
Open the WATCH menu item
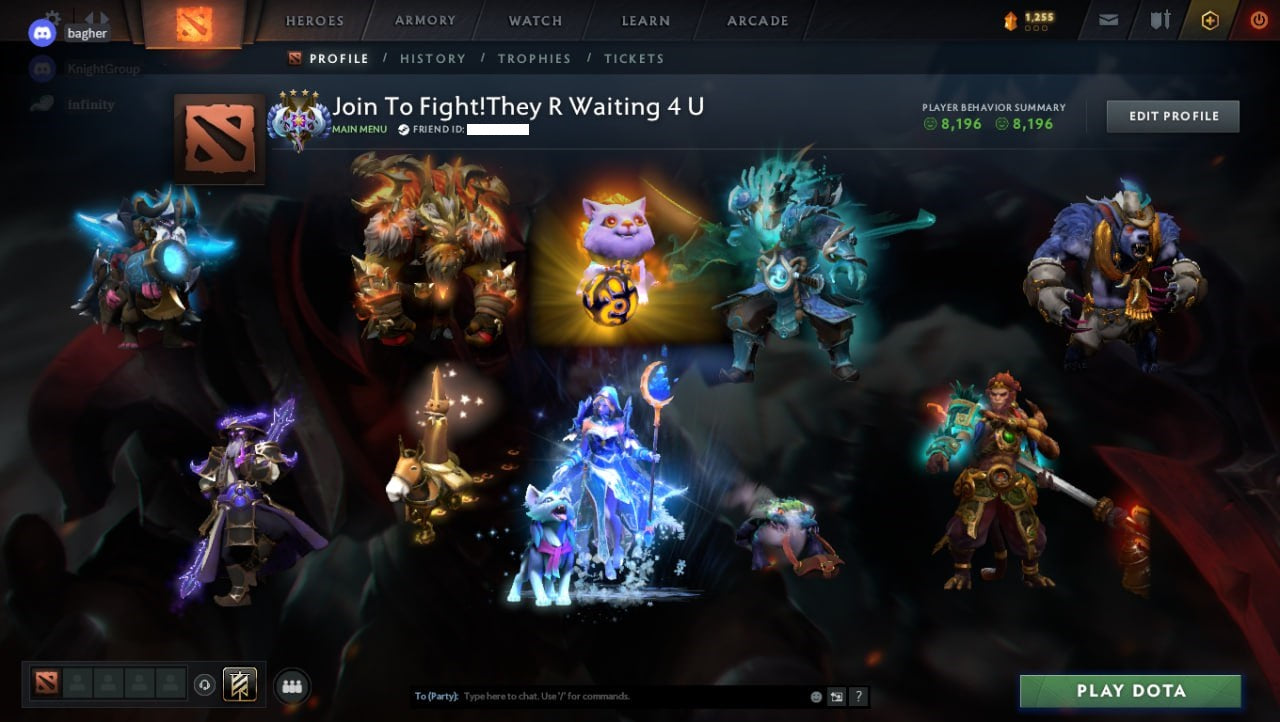[x=535, y=20]
